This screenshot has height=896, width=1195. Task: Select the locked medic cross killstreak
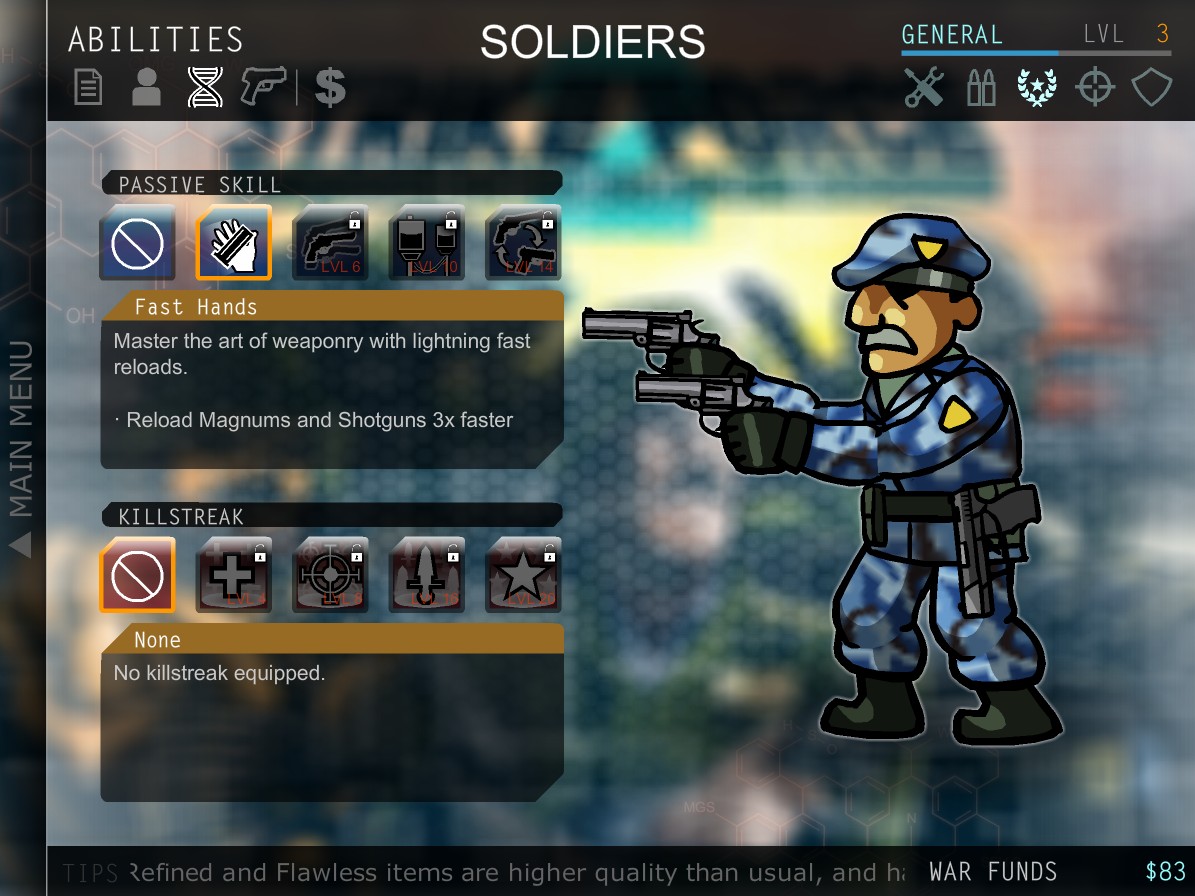(234, 575)
